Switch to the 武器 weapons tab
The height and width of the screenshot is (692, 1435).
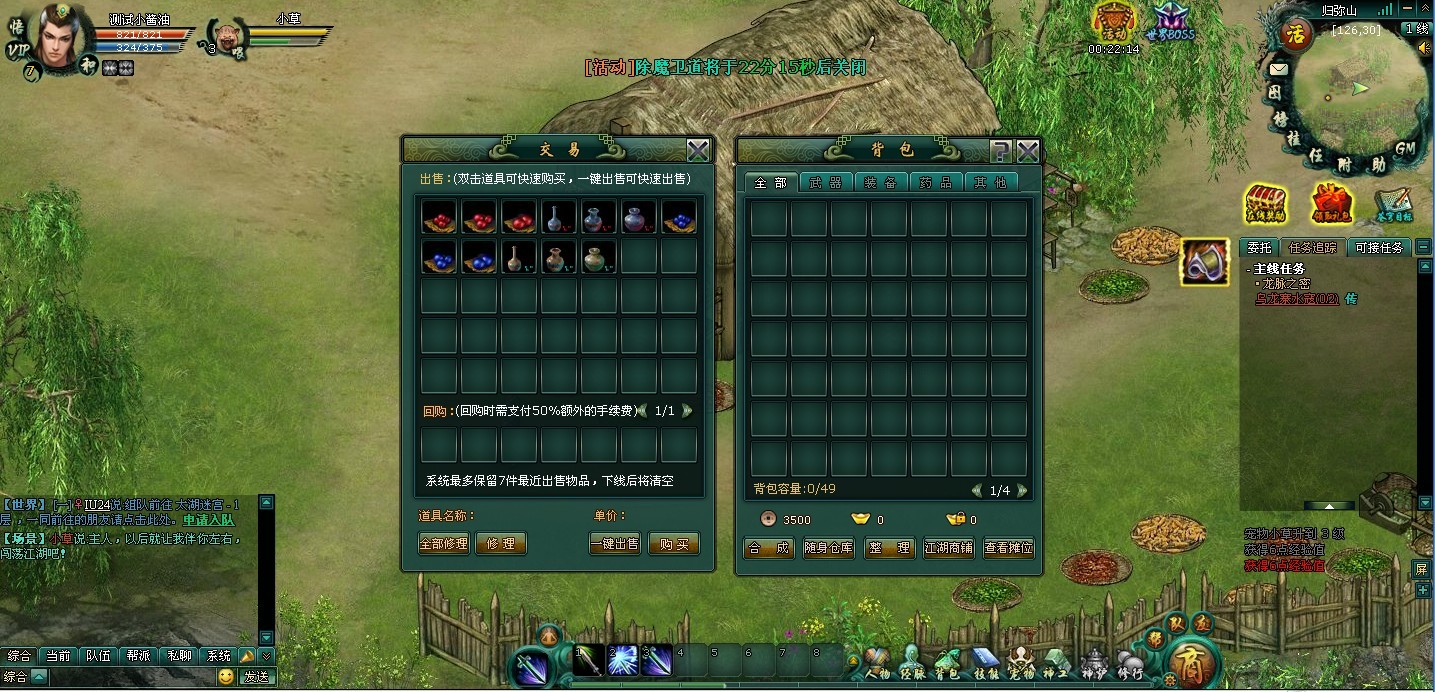(826, 182)
